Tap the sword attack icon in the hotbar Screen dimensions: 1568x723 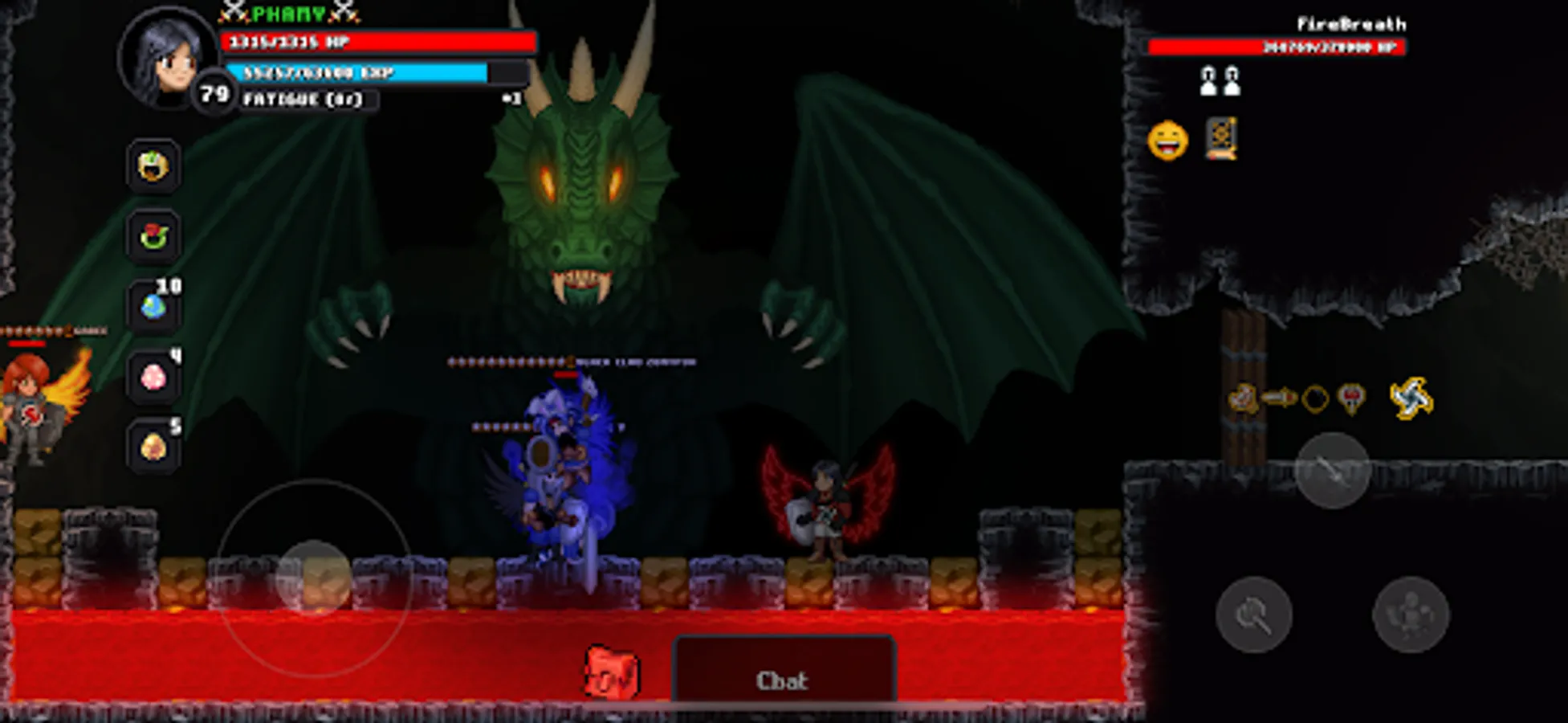coord(1278,397)
